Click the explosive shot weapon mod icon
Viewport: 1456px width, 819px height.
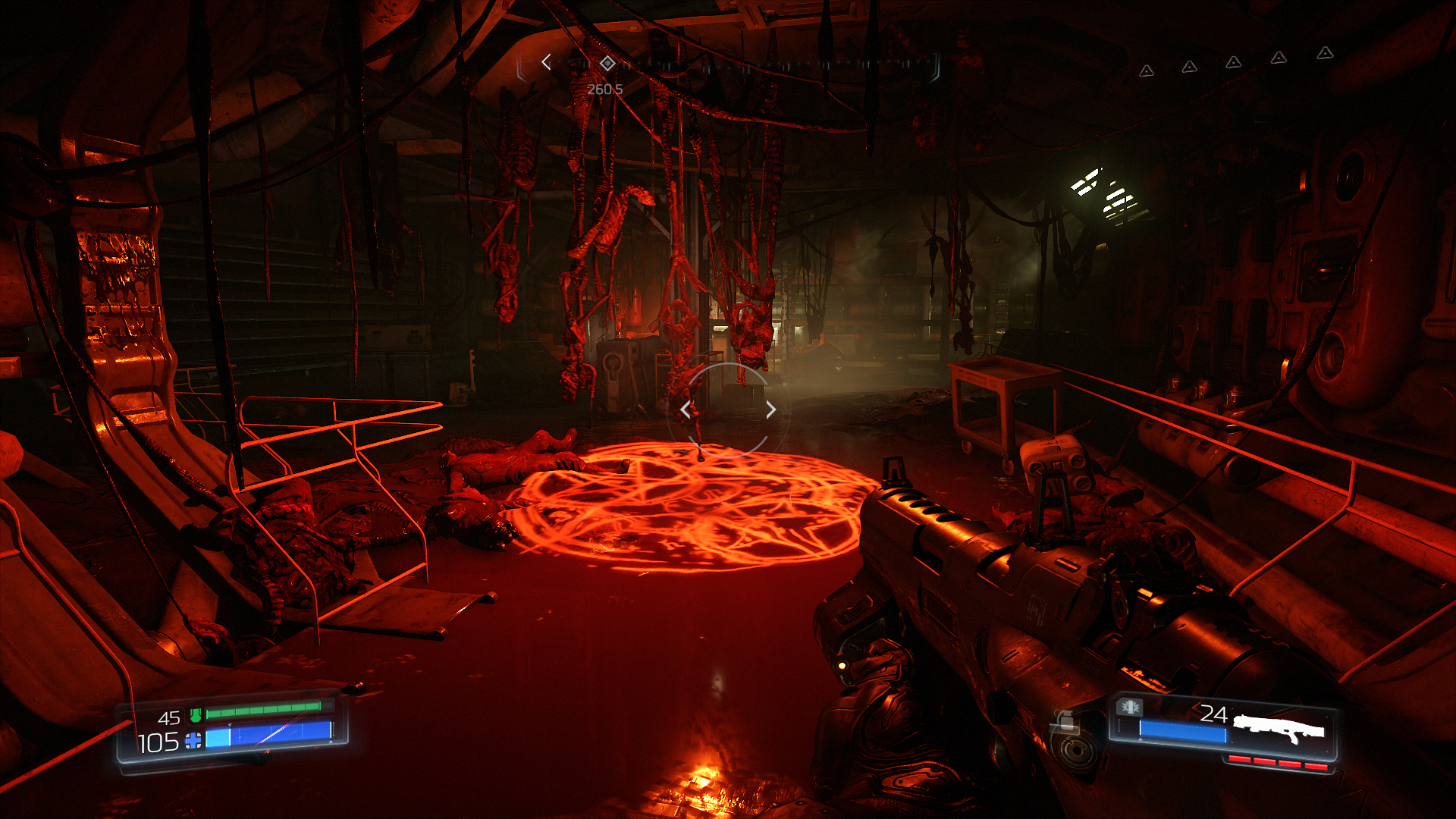[1130, 707]
